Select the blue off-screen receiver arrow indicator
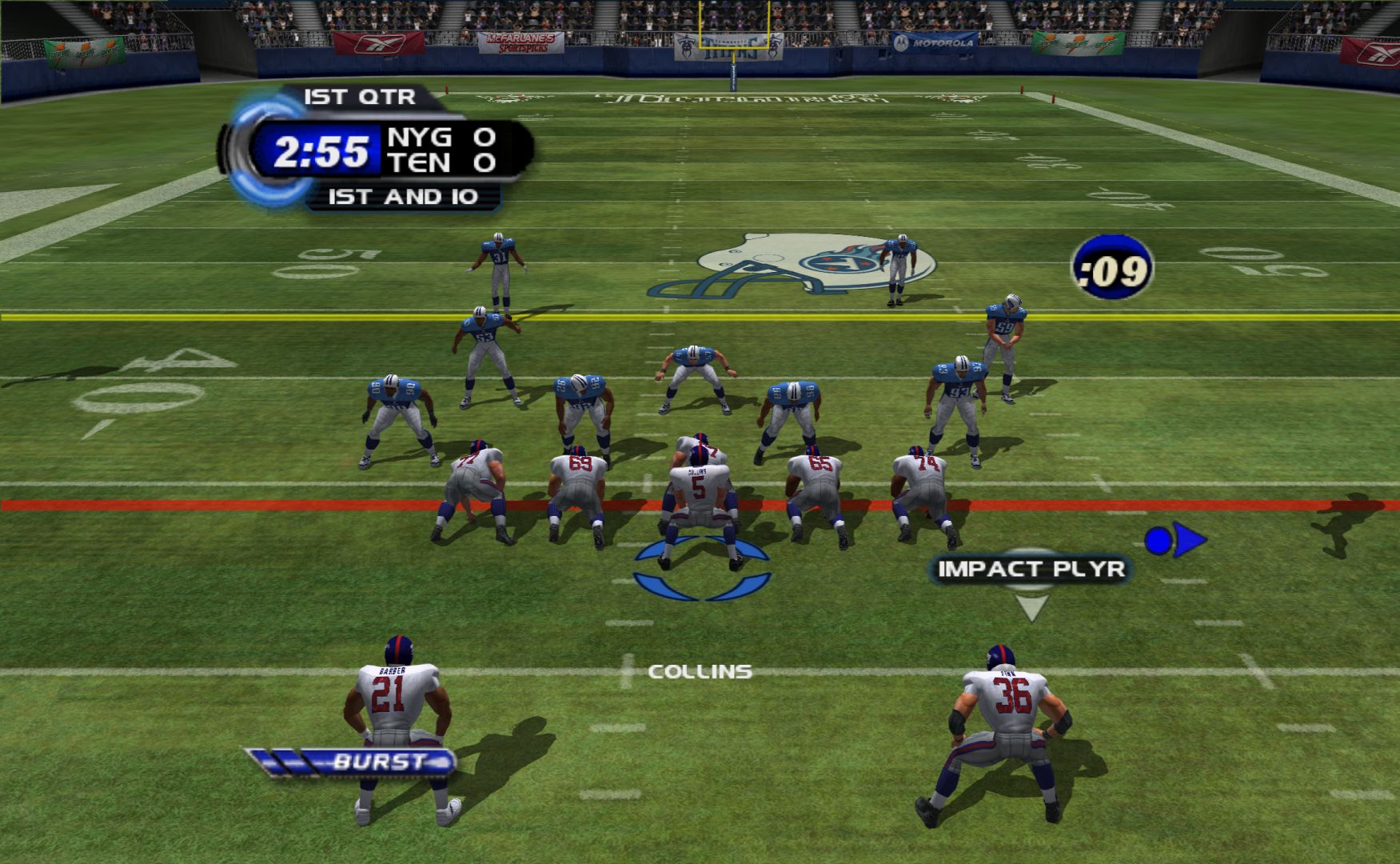1400x864 pixels. click(x=1175, y=541)
